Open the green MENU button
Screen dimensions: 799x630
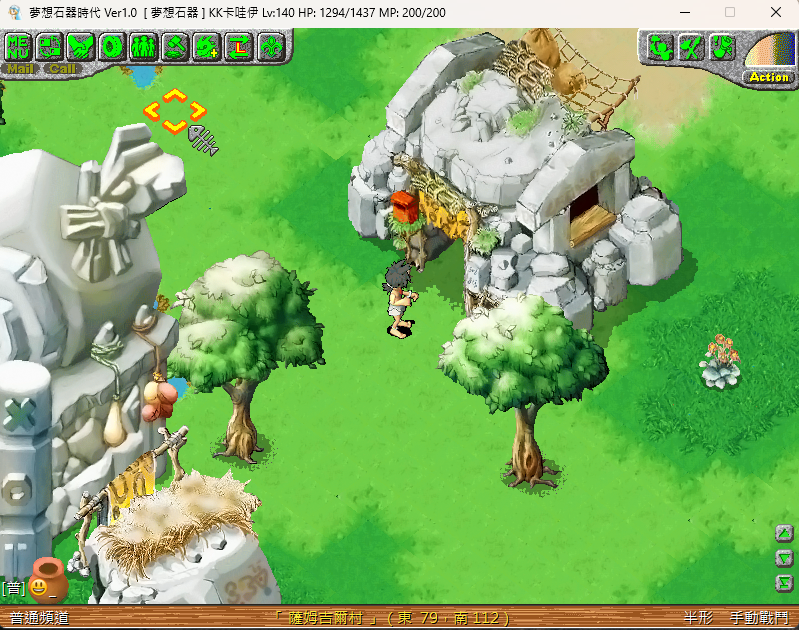pos(20,46)
